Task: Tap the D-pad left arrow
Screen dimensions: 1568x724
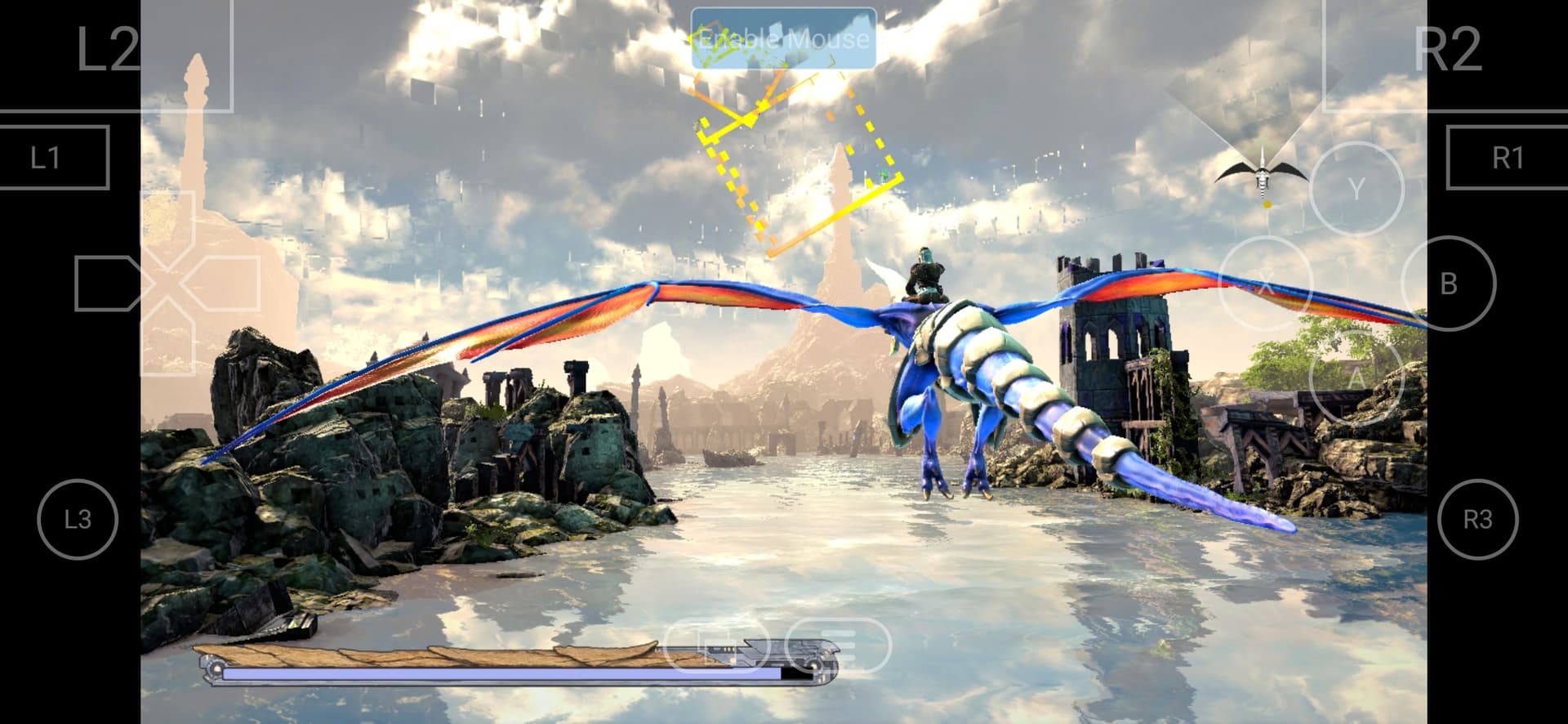Action: tap(109, 284)
